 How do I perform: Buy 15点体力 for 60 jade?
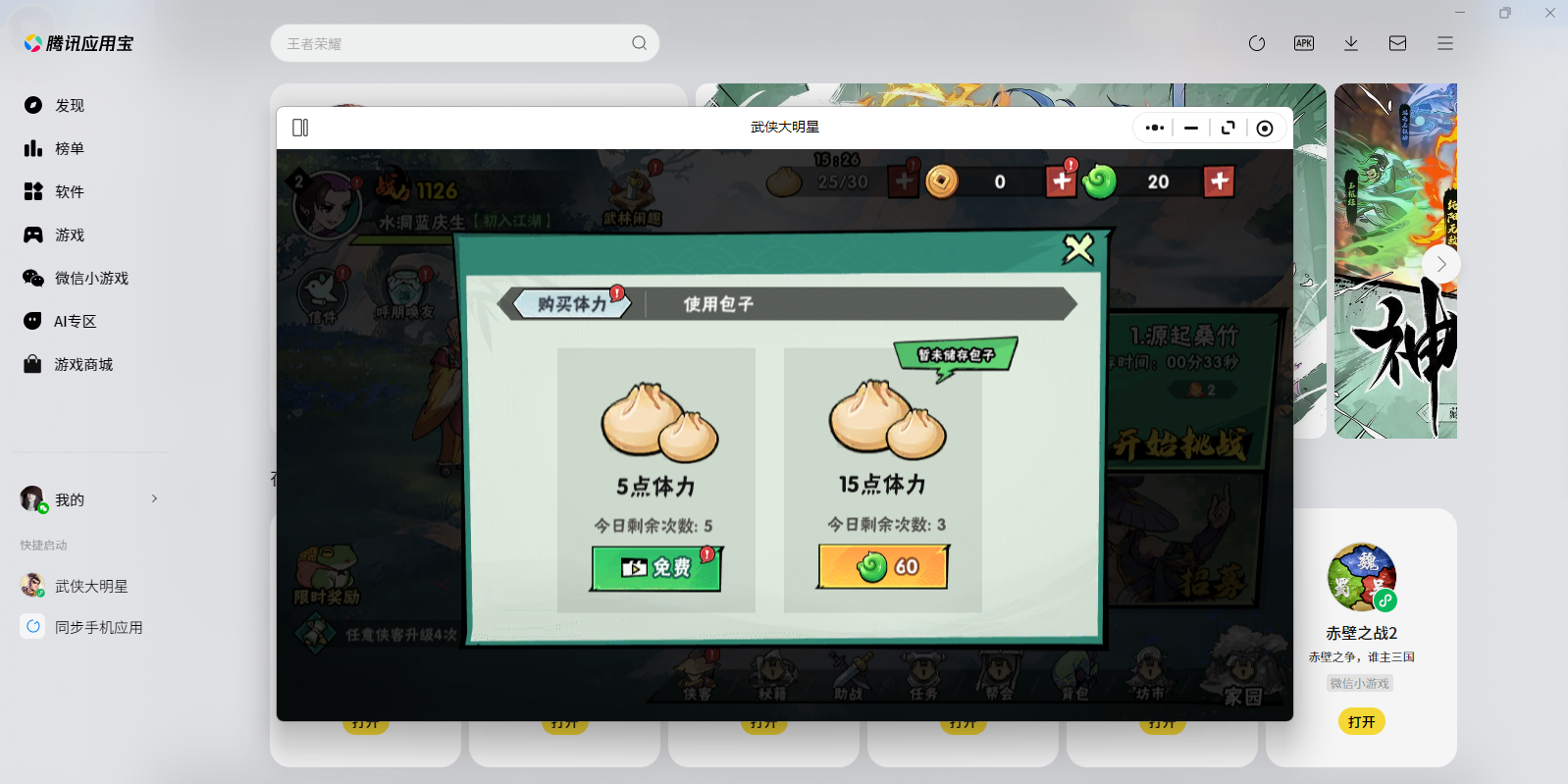click(x=882, y=567)
